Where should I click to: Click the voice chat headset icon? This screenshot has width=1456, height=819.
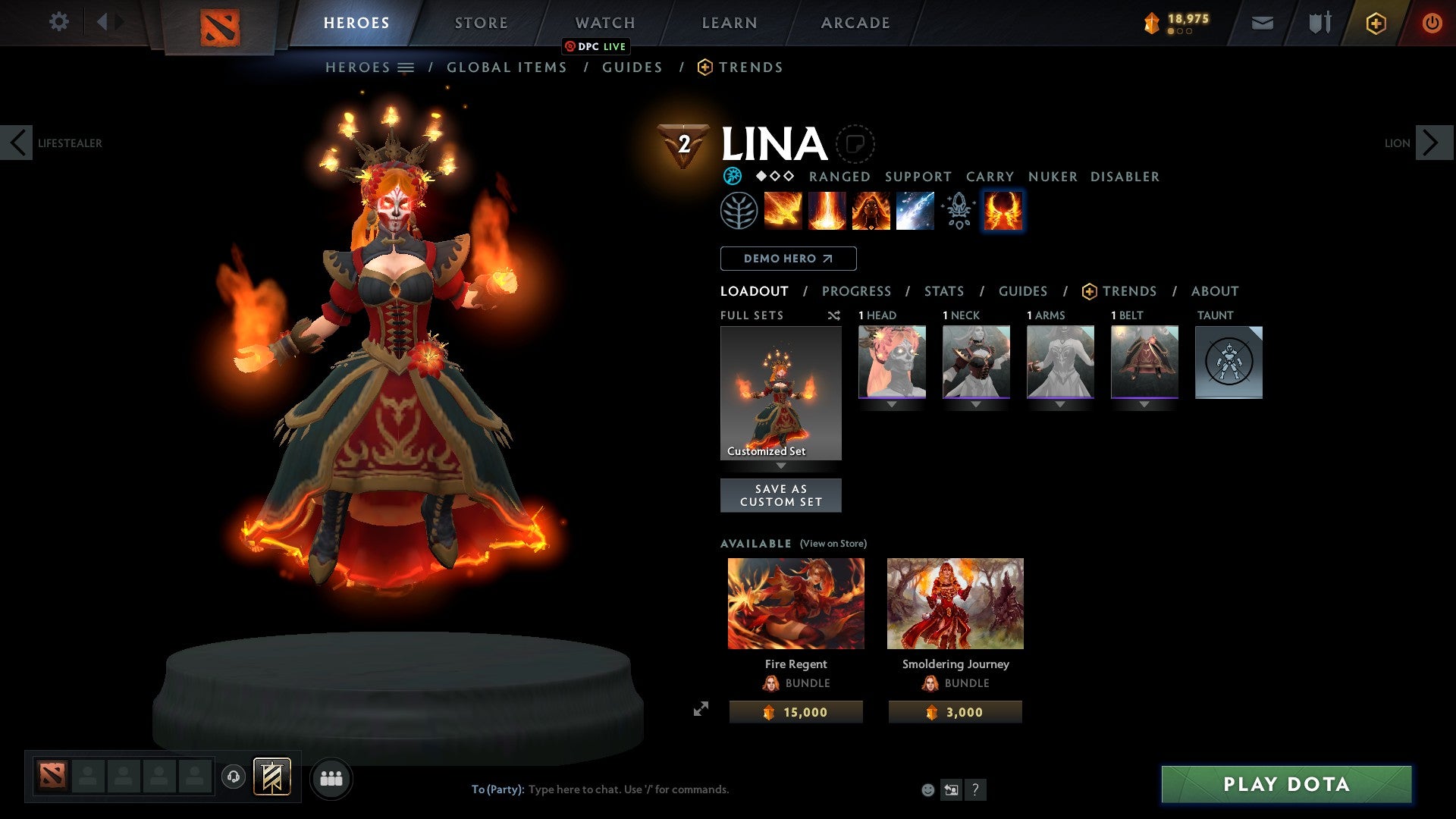(x=232, y=777)
